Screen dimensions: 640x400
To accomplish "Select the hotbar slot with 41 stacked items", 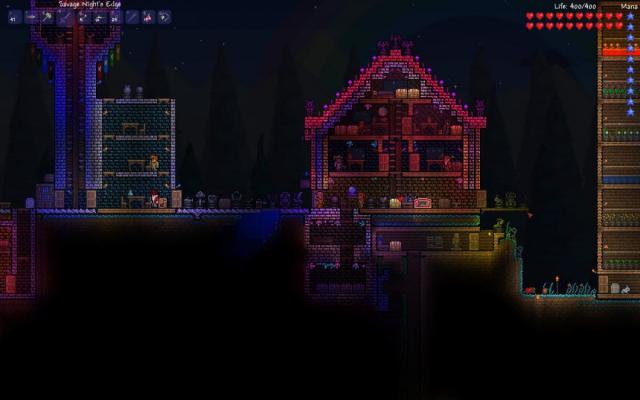I will click(14, 17).
